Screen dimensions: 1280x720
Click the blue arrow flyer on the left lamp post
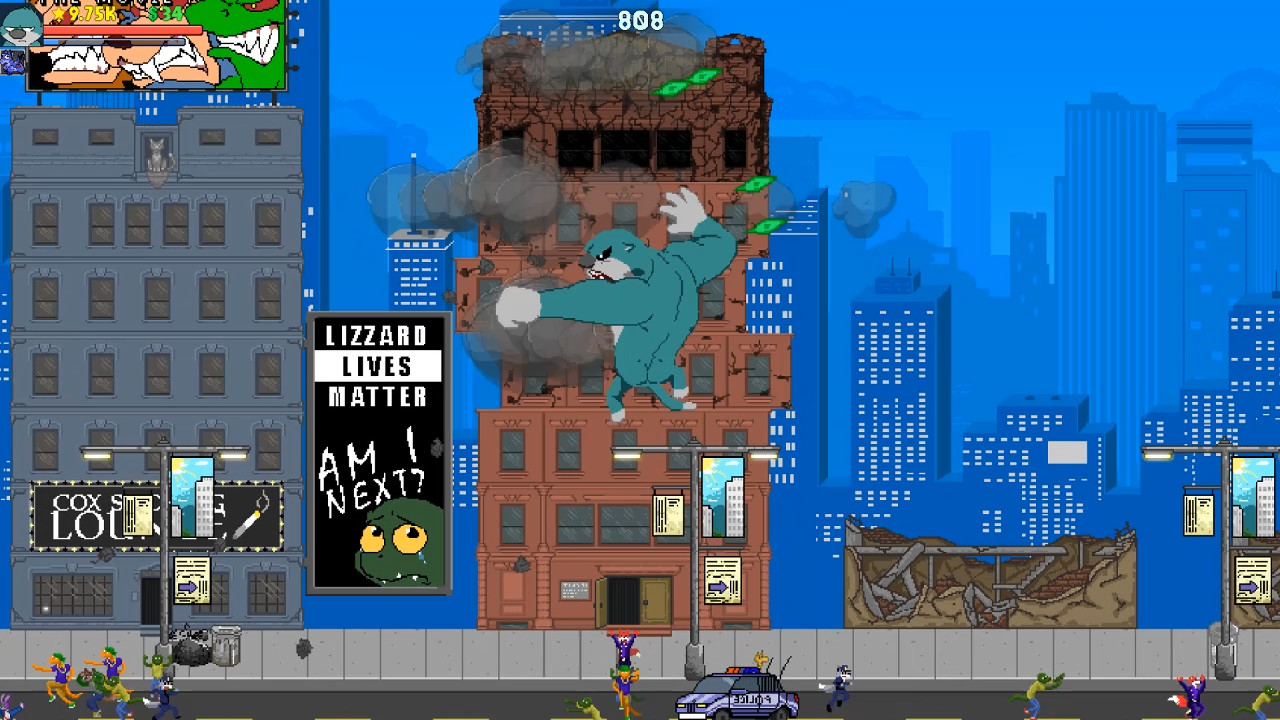(190, 585)
